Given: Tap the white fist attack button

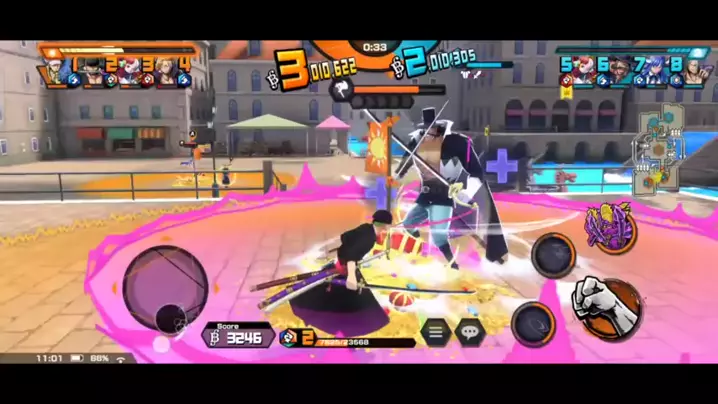Looking at the screenshot, I should pos(606,305).
